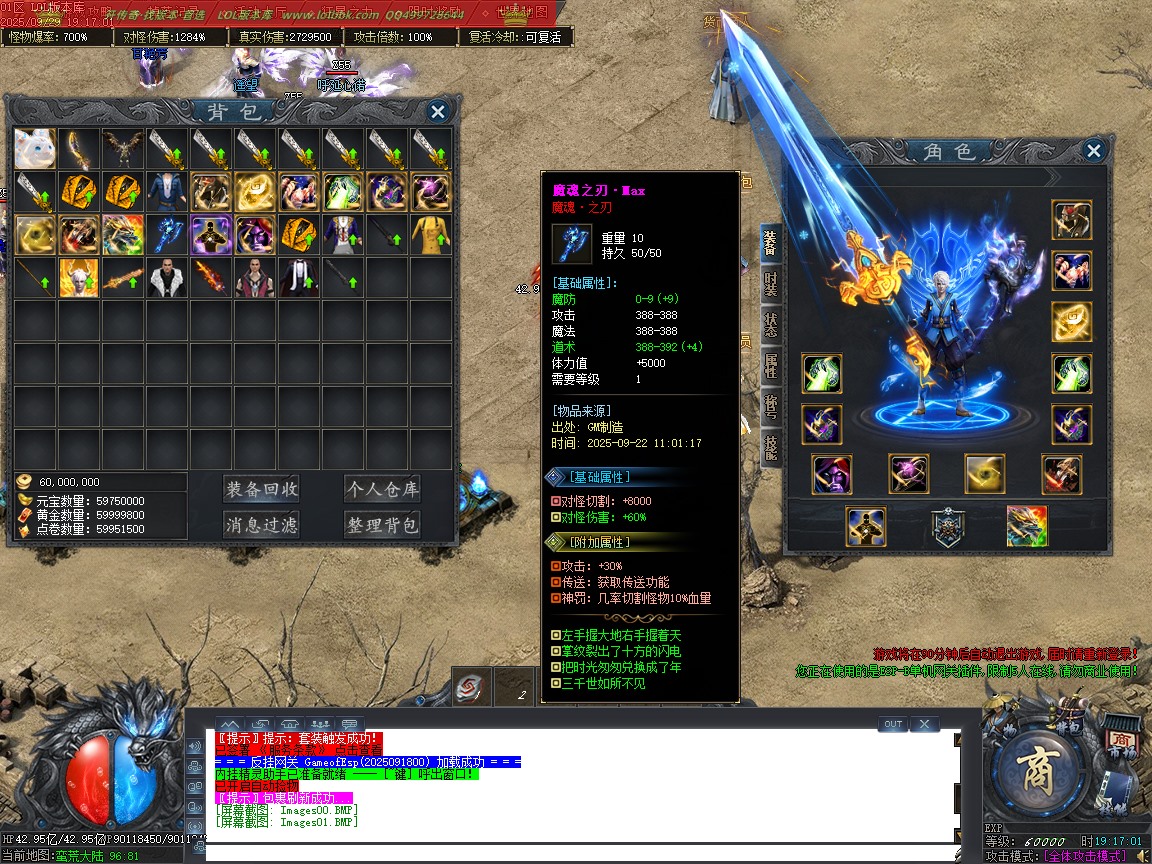Open the 个人仓库 personal warehouse
1152x864 pixels.
(x=382, y=489)
